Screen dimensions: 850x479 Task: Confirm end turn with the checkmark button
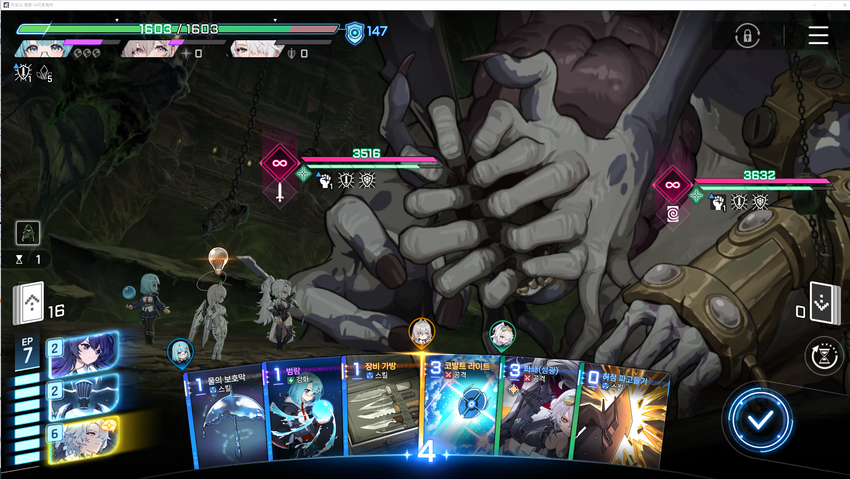click(760, 418)
